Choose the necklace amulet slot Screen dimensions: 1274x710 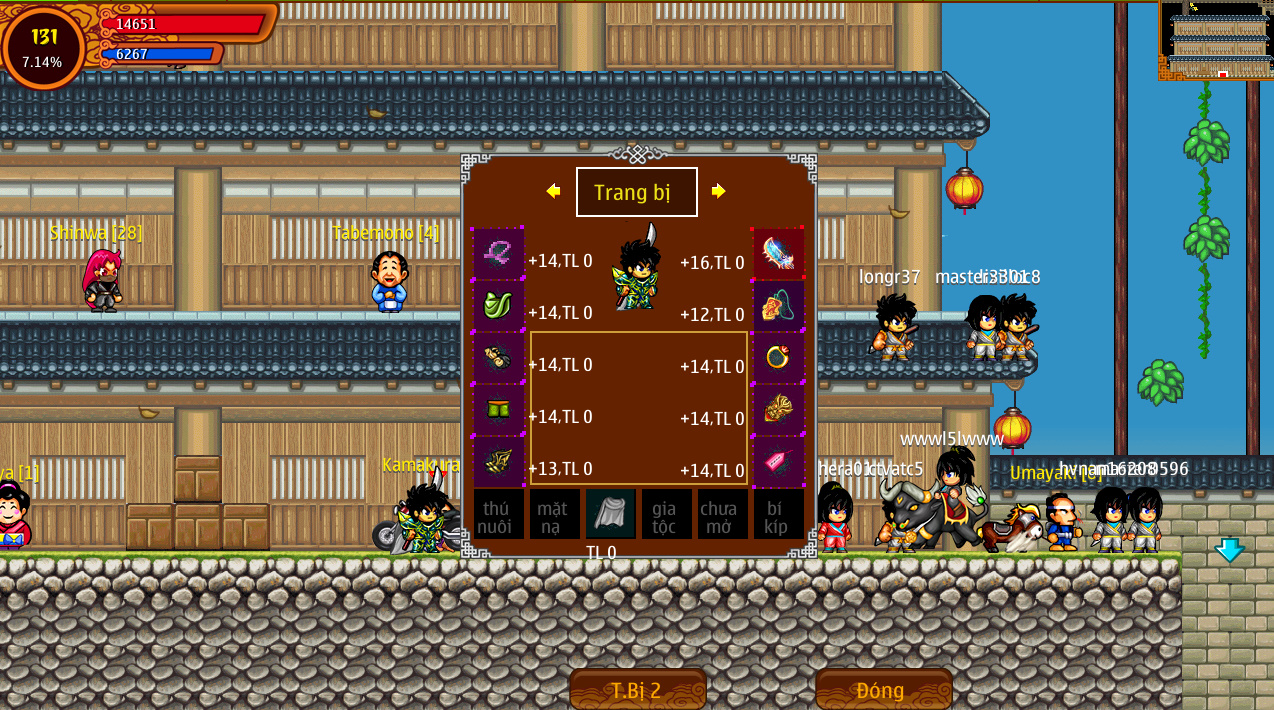778,305
